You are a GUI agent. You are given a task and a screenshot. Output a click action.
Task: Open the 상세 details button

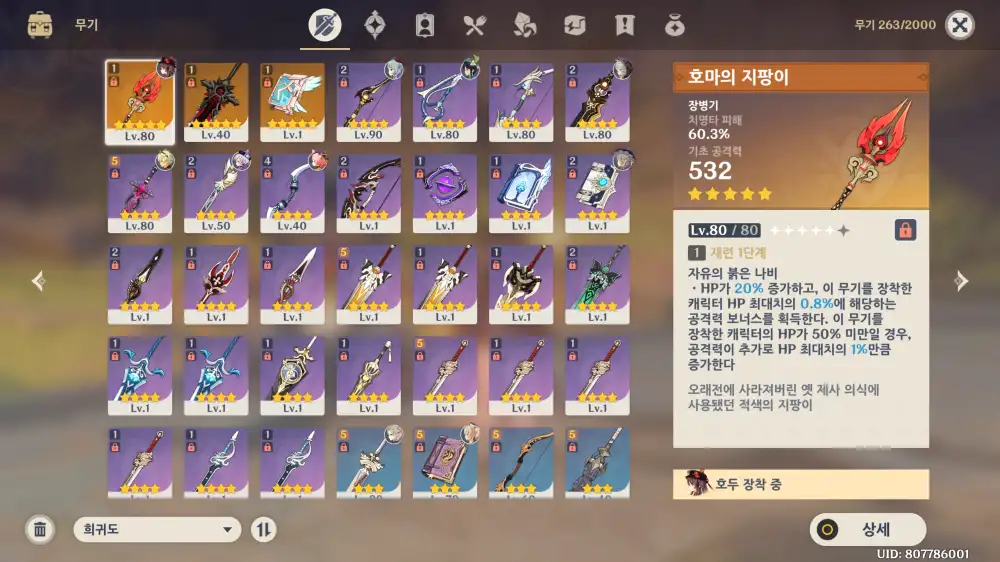pyautogui.click(x=868, y=530)
